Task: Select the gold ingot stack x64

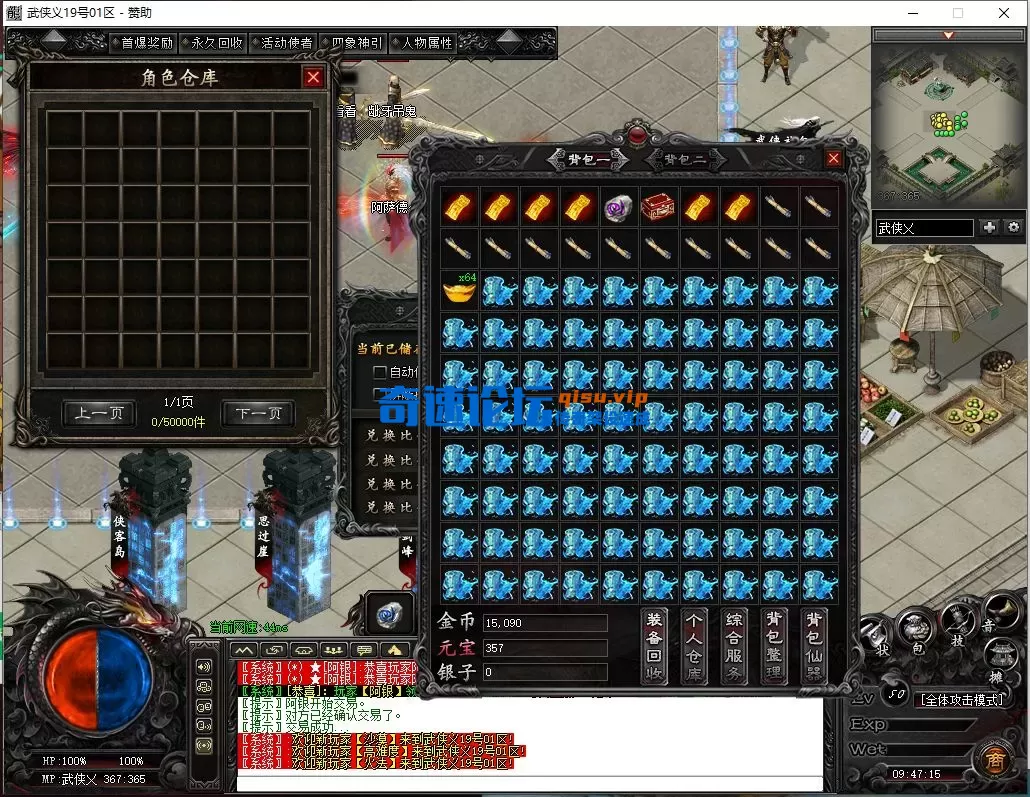Action: tap(459, 290)
